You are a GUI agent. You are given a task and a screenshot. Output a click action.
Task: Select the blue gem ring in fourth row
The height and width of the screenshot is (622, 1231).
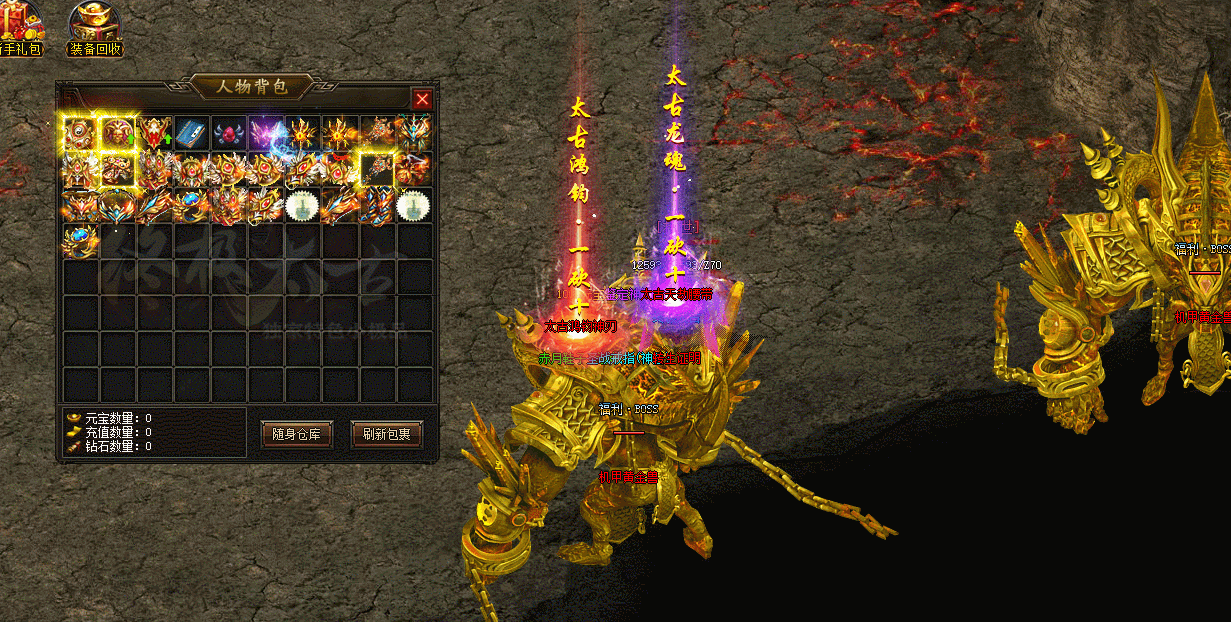80,241
